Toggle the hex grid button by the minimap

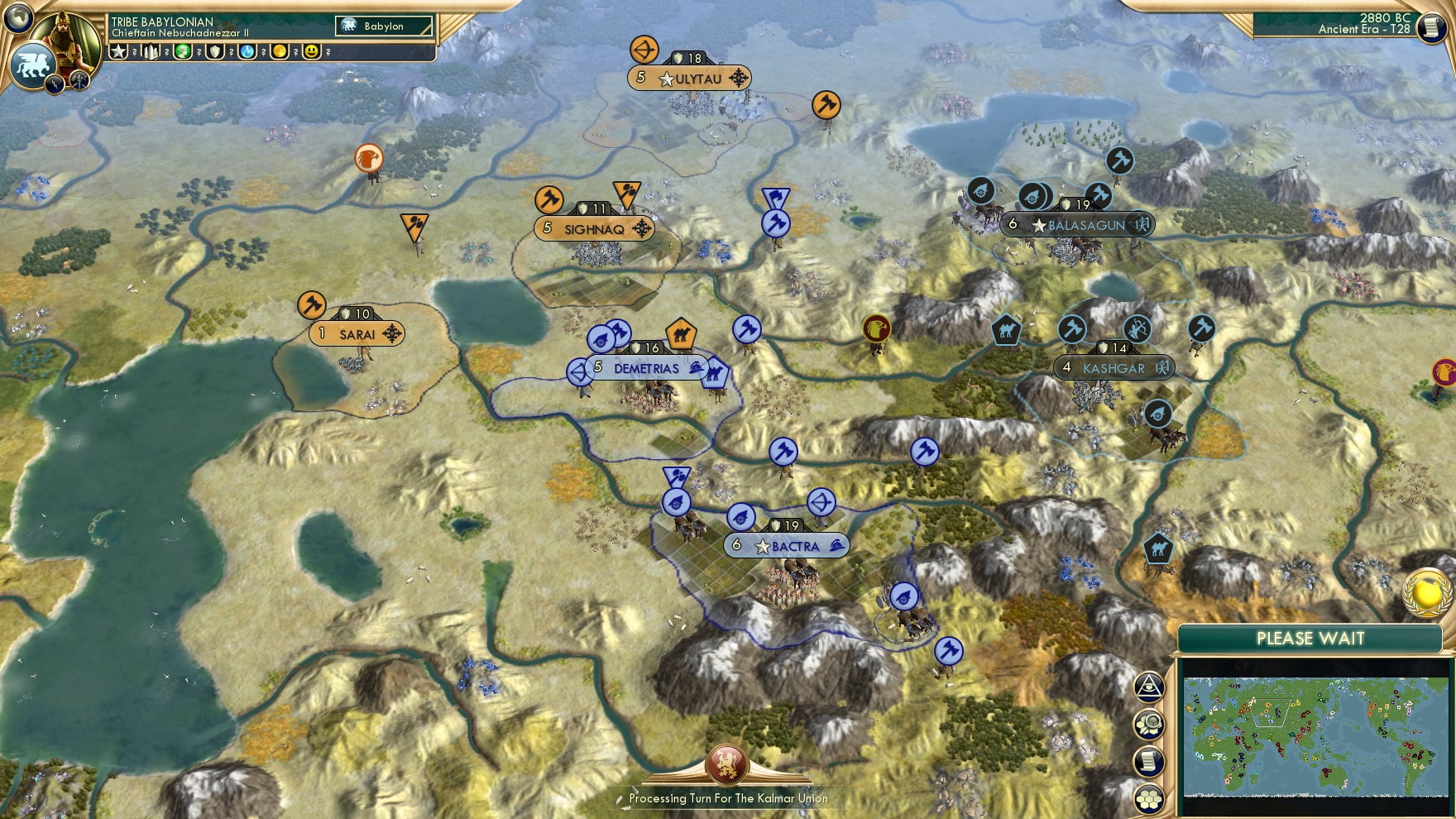1149,799
